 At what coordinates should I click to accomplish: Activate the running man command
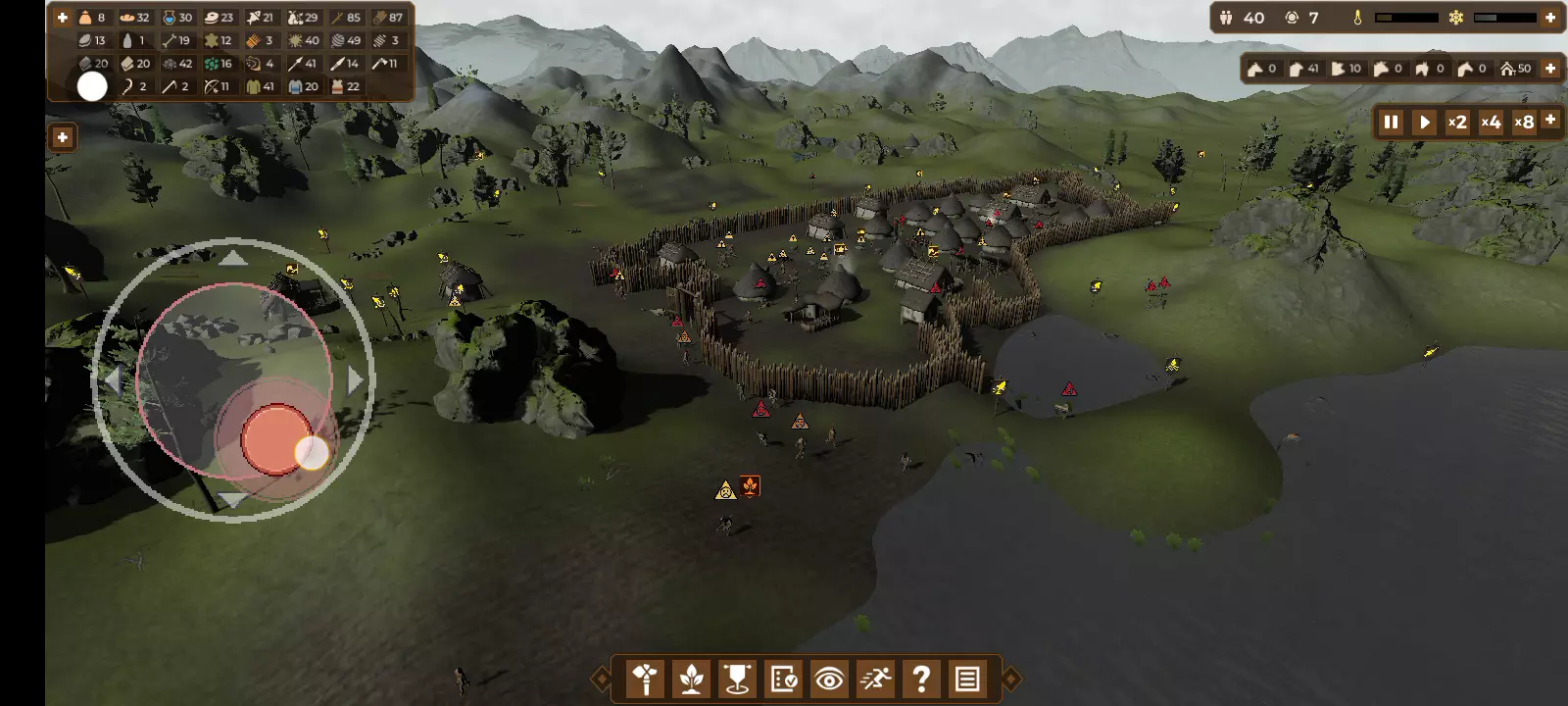875,679
